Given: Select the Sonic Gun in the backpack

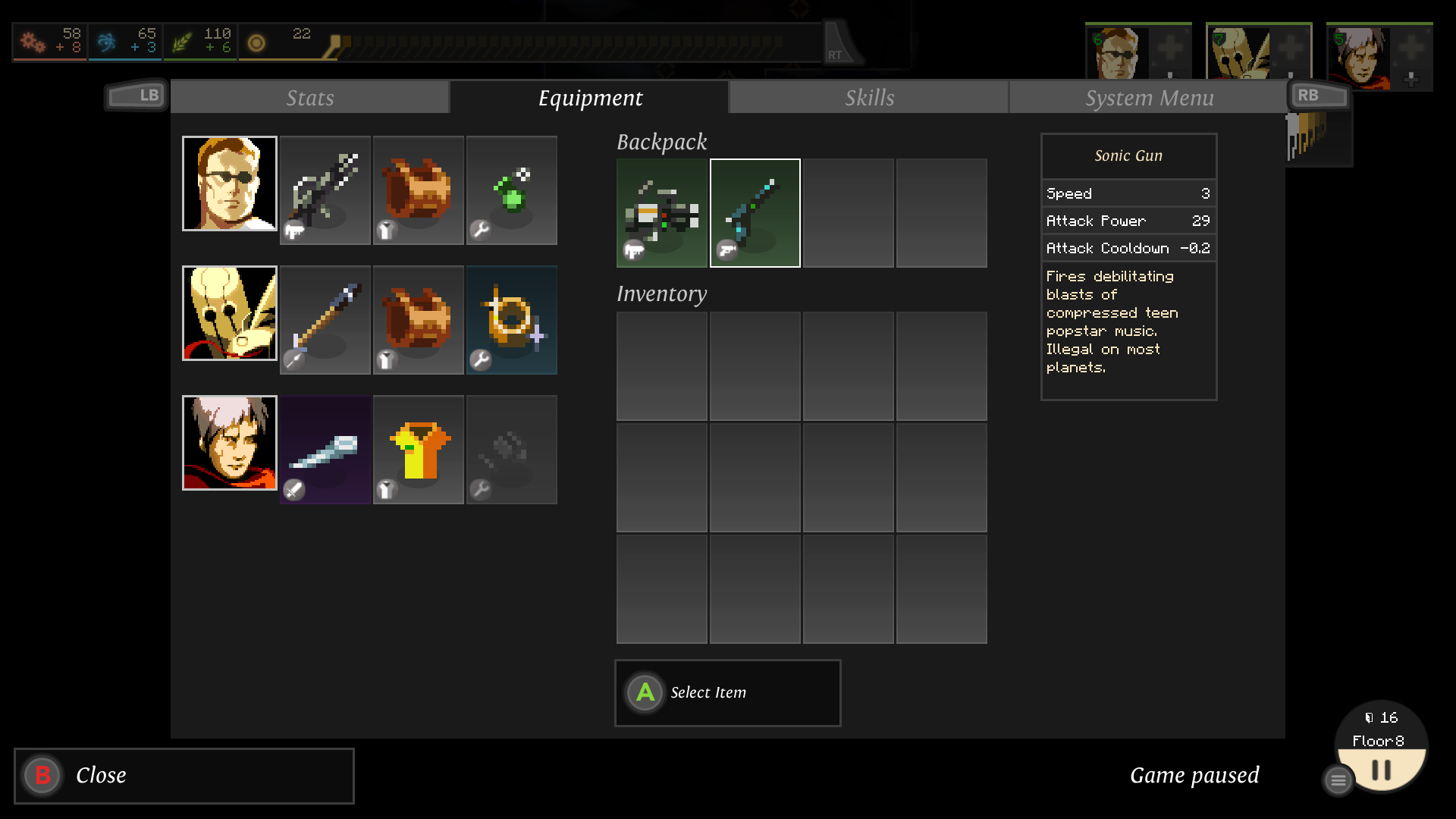Looking at the screenshot, I should pos(755,213).
